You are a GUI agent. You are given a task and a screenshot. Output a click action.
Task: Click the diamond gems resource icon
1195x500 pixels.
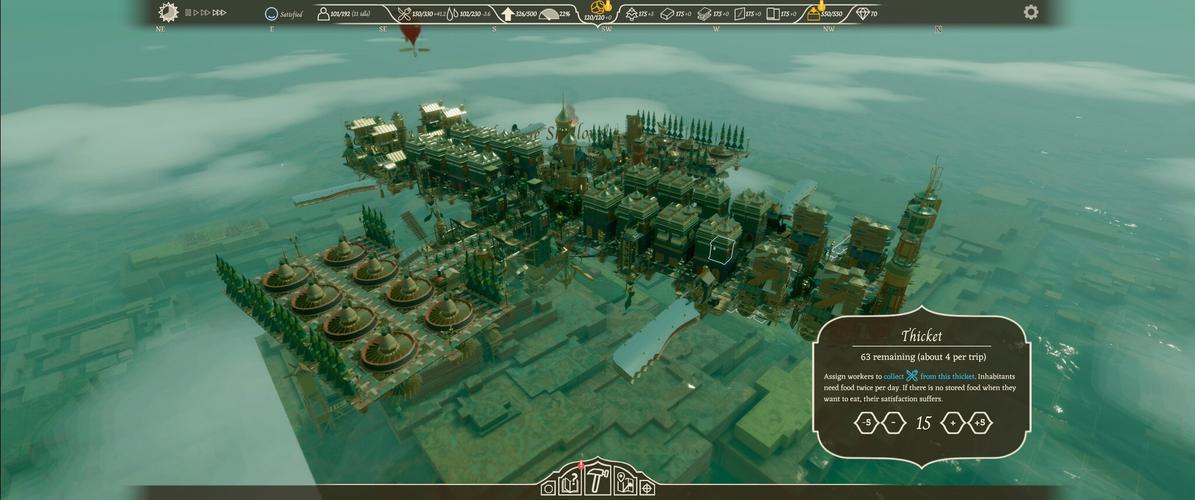pyautogui.click(x=862, y=14)
